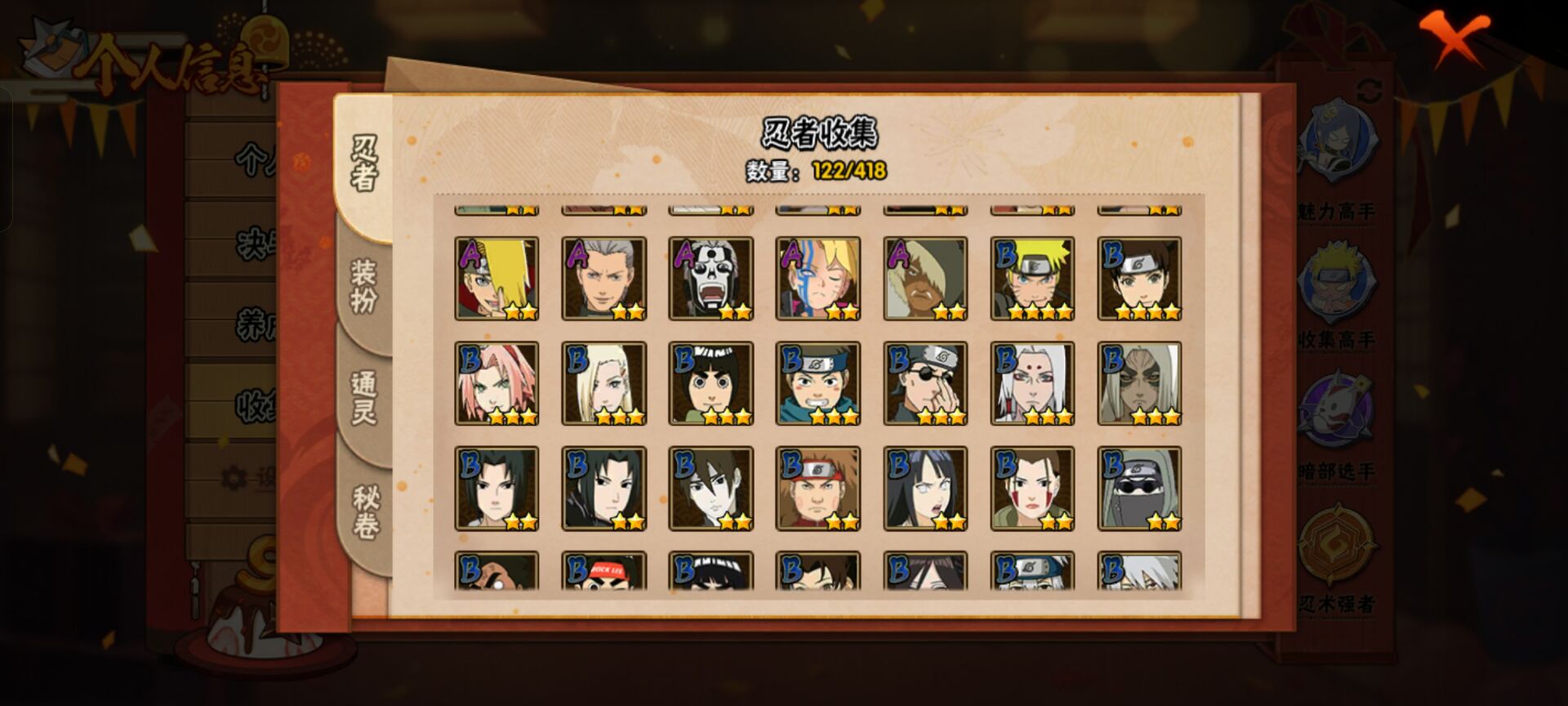This screenshot has width=1568, height=706.
Task: Select the Hidan gray-haired A-rank card
Action: coord(604,279)
